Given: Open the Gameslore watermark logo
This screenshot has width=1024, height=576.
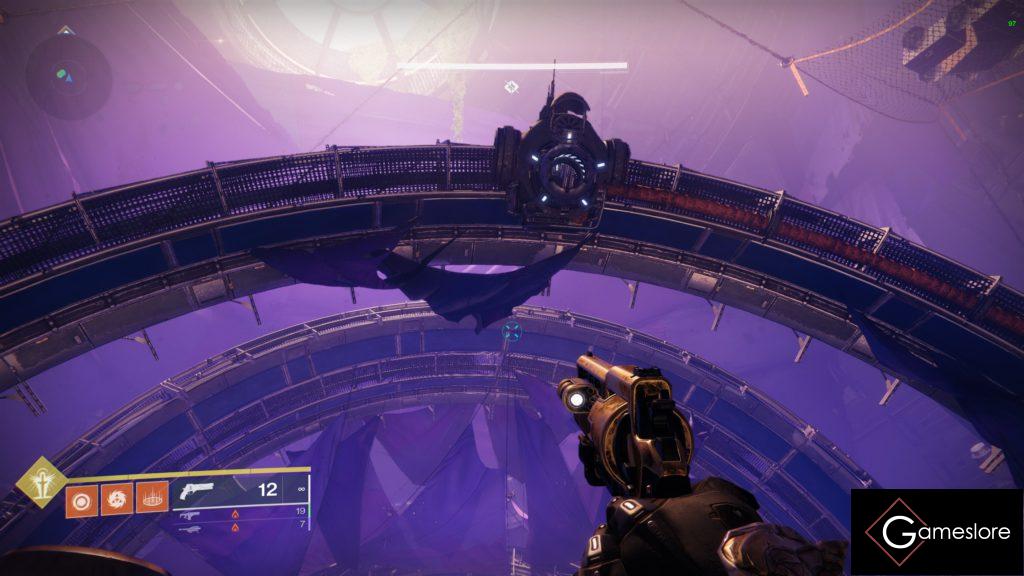Looking at the screenshot, I should click(937, 532).
